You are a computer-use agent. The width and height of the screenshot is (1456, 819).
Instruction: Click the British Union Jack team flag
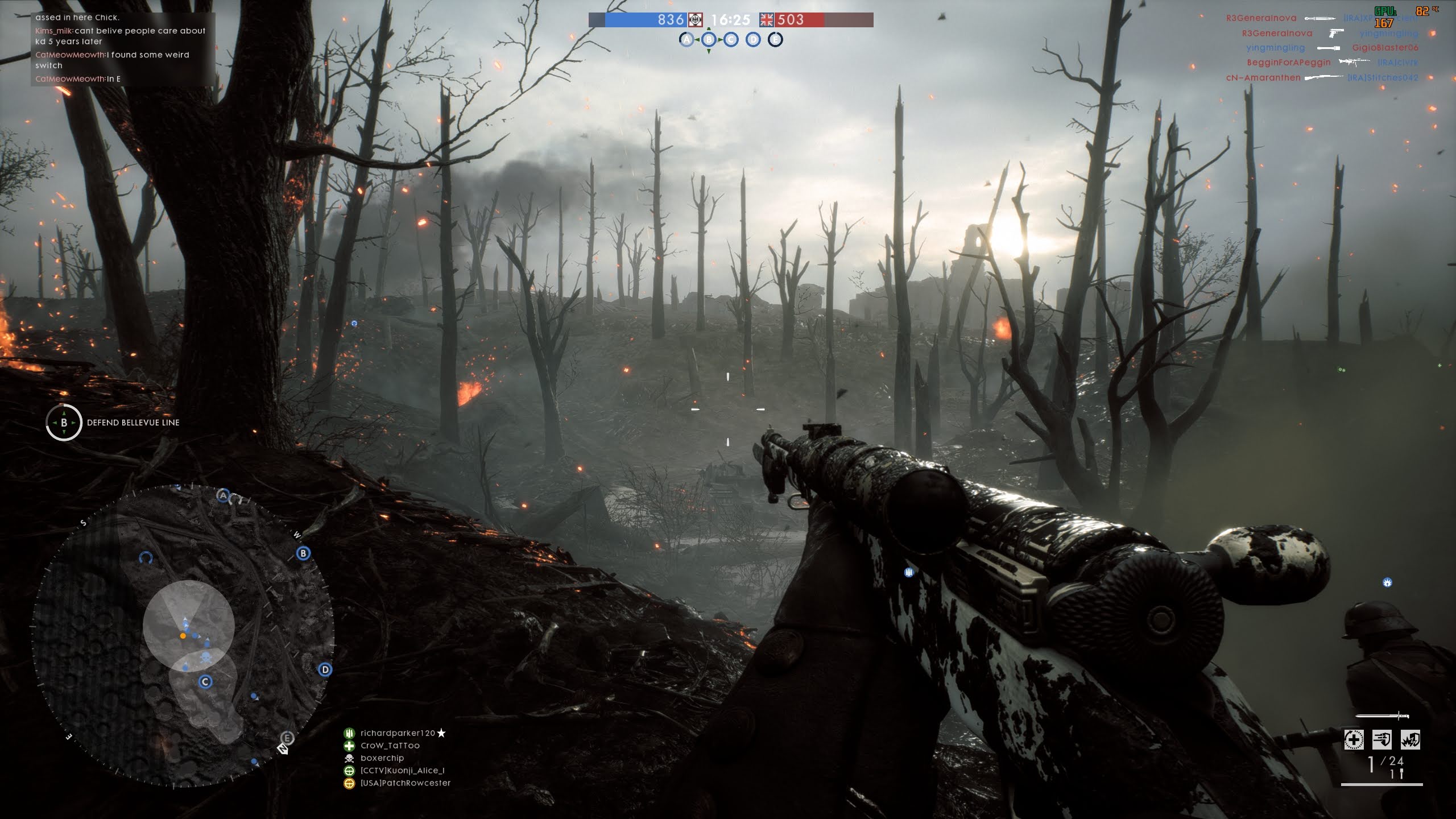pyautogui.click(x=767, y=20)
